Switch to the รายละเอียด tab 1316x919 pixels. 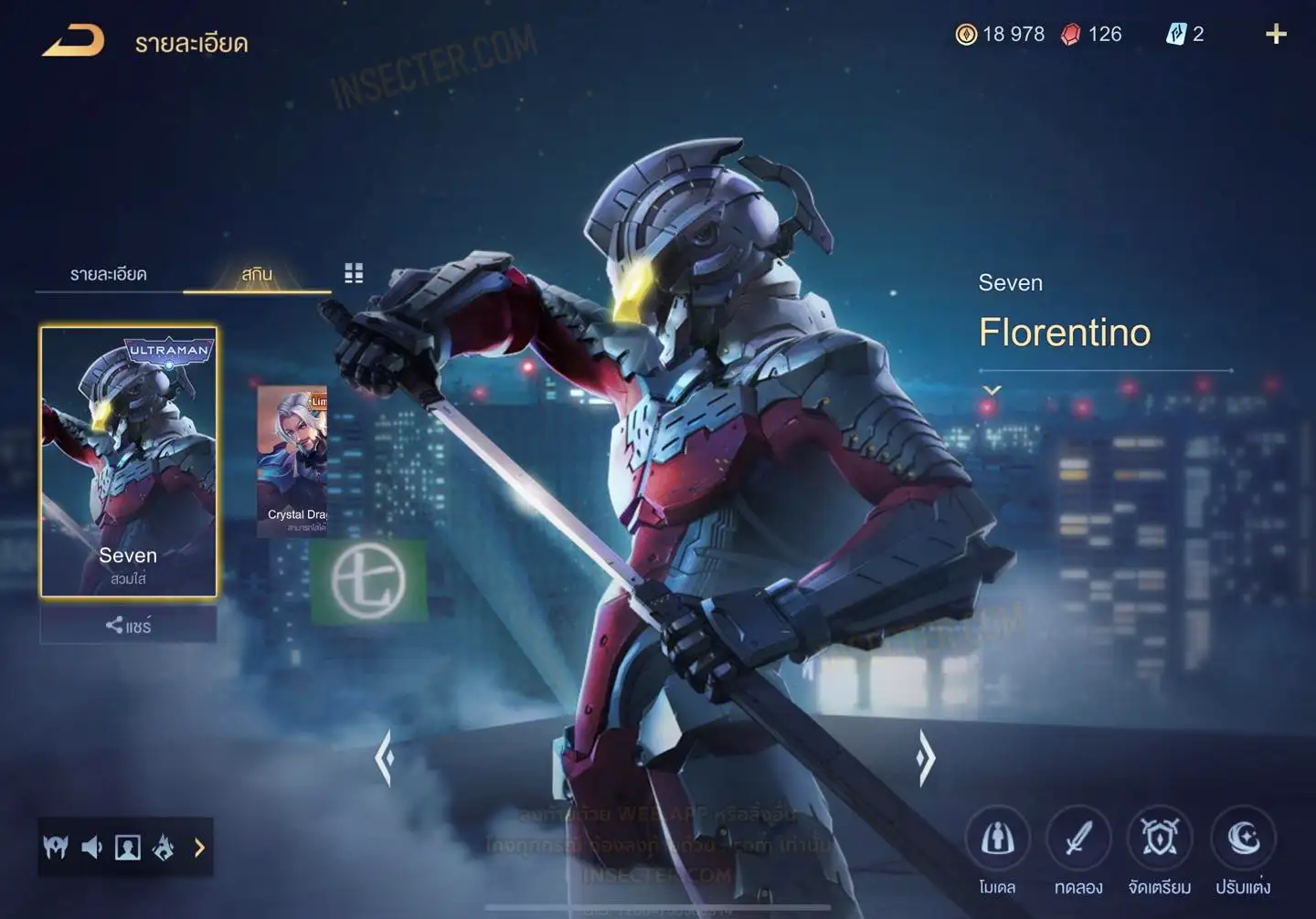pos(108,274)
